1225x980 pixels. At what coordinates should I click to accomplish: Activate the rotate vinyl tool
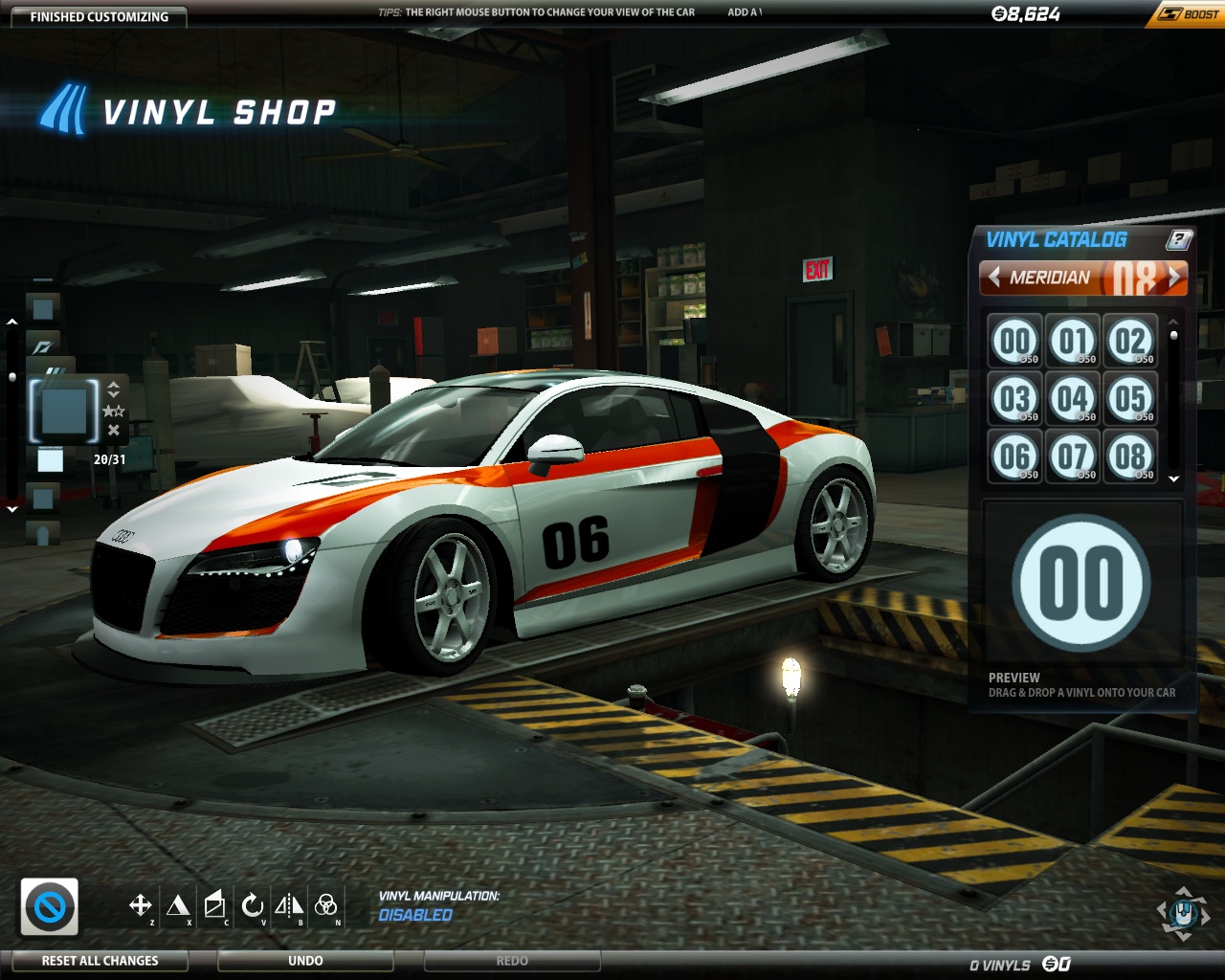(252, 904)
